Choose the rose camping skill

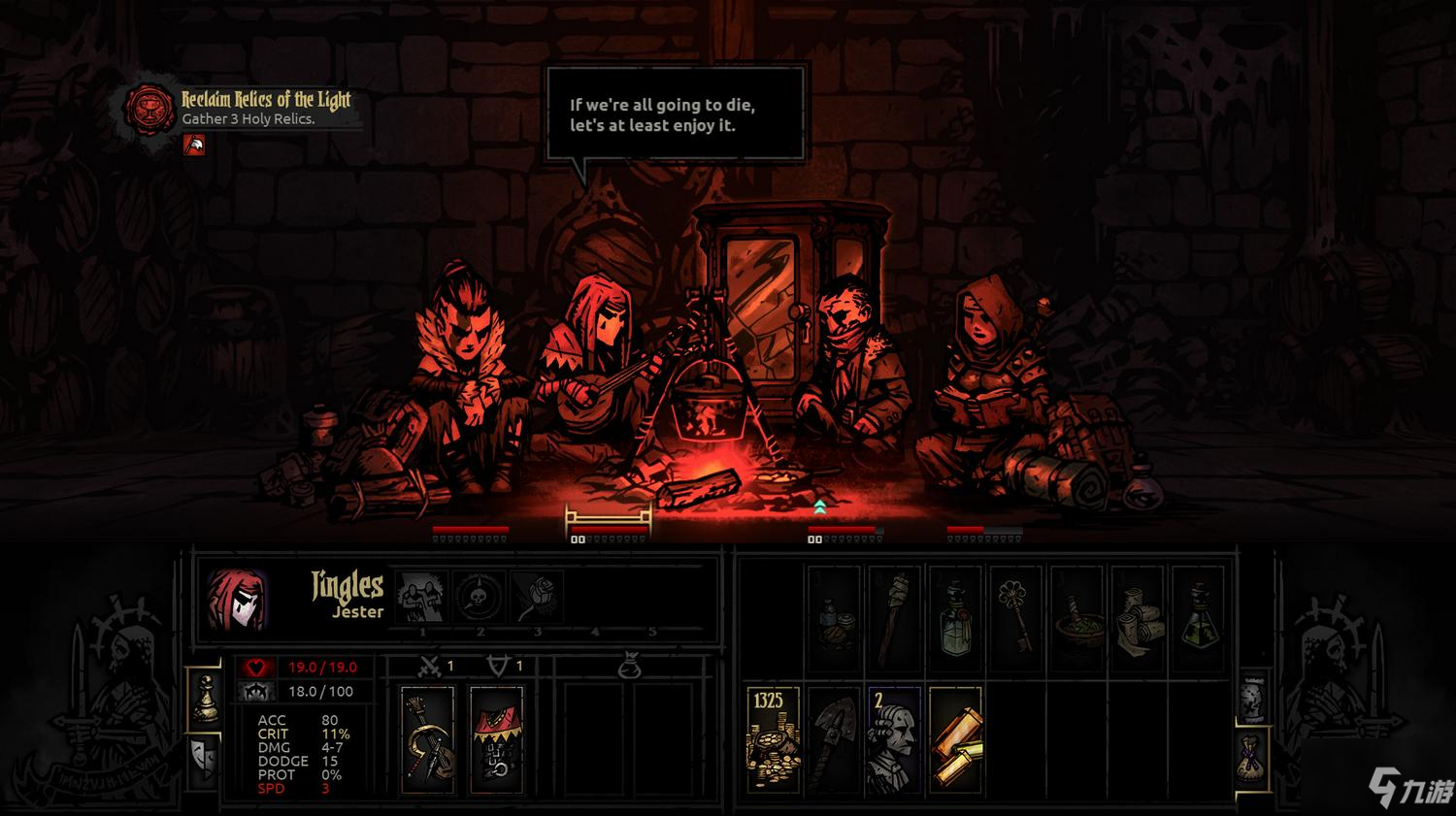537,597
